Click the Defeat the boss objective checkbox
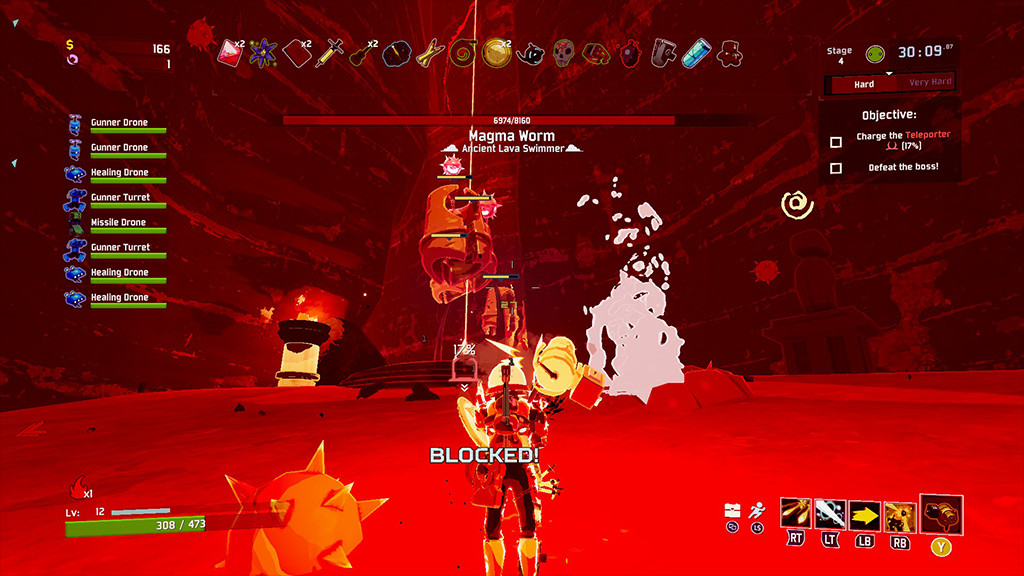The width and height of the screenshot is (1024, 576). [836, 168]
